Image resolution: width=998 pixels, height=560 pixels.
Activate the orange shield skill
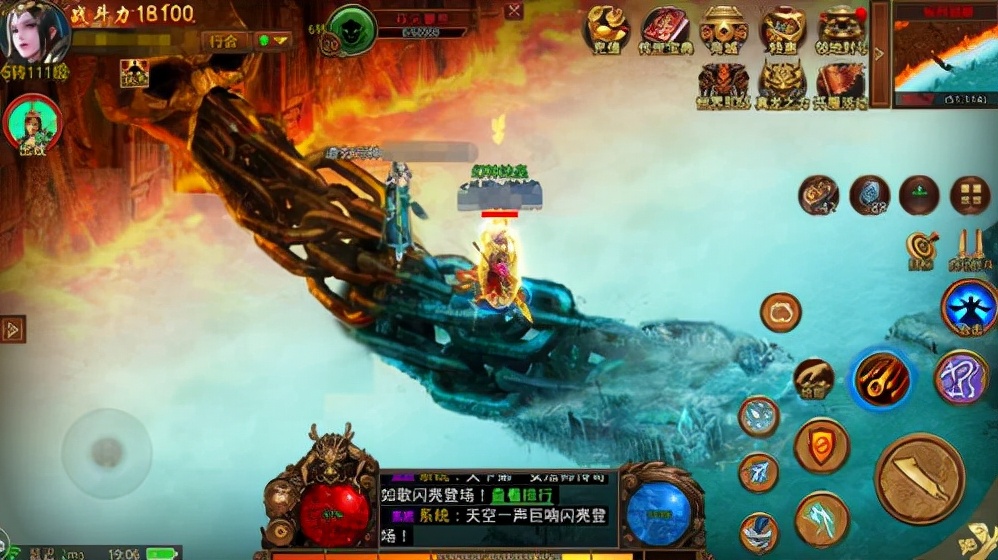click(822, 445)
